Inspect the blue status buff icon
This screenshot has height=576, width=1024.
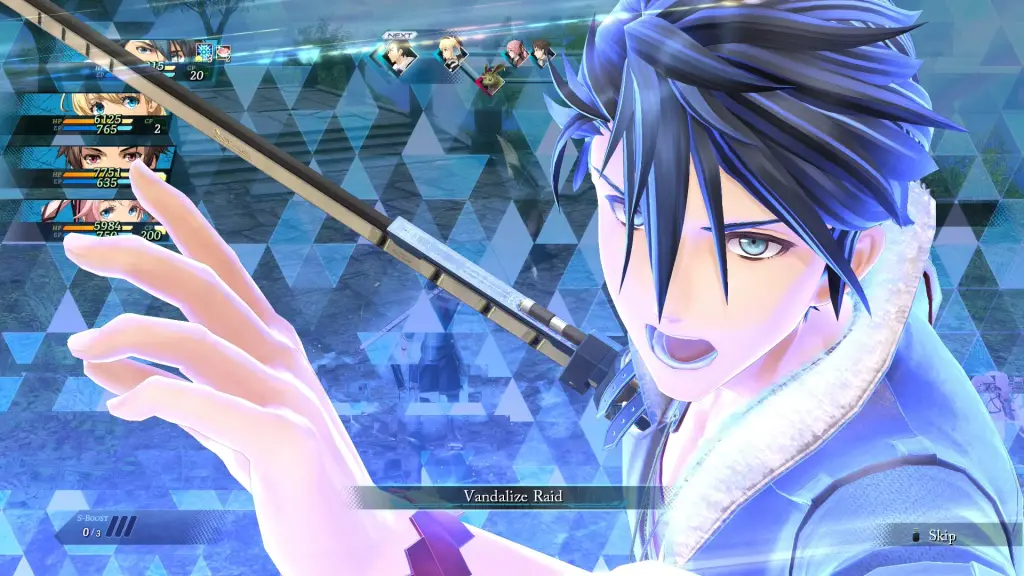(205, 50)
